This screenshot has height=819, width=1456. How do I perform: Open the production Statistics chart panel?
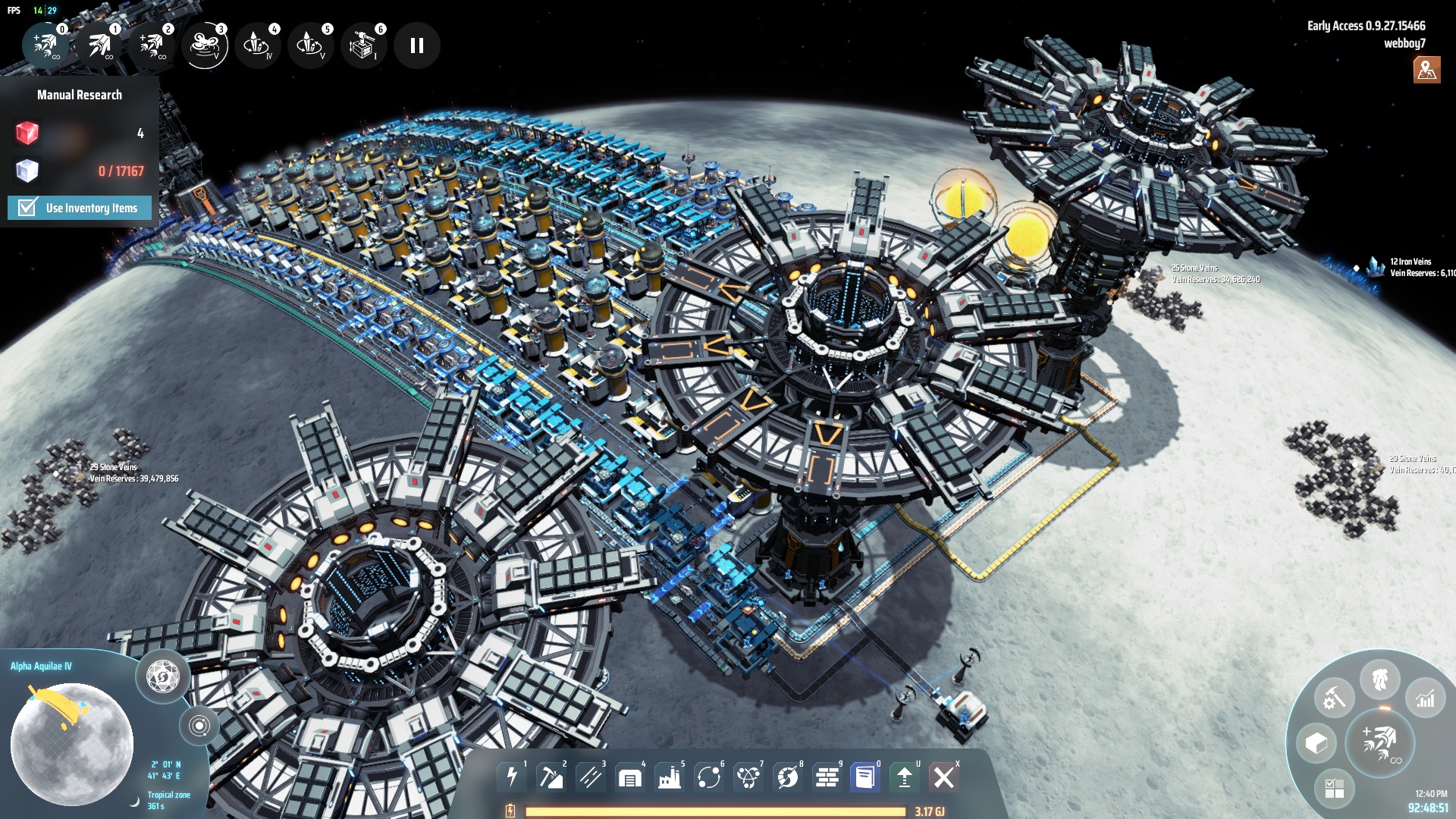pos(1425,700)
